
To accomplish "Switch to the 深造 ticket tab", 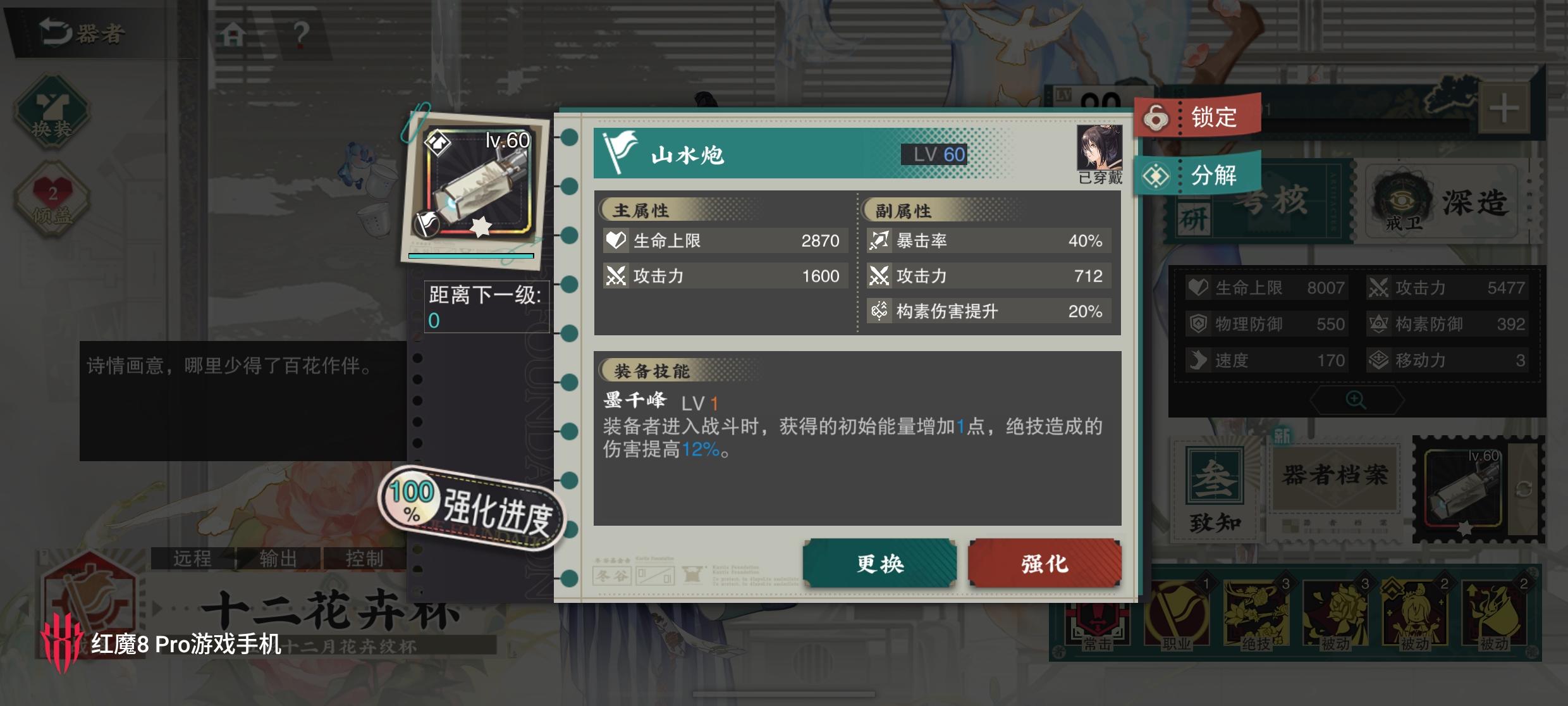I will [1448, 202].
